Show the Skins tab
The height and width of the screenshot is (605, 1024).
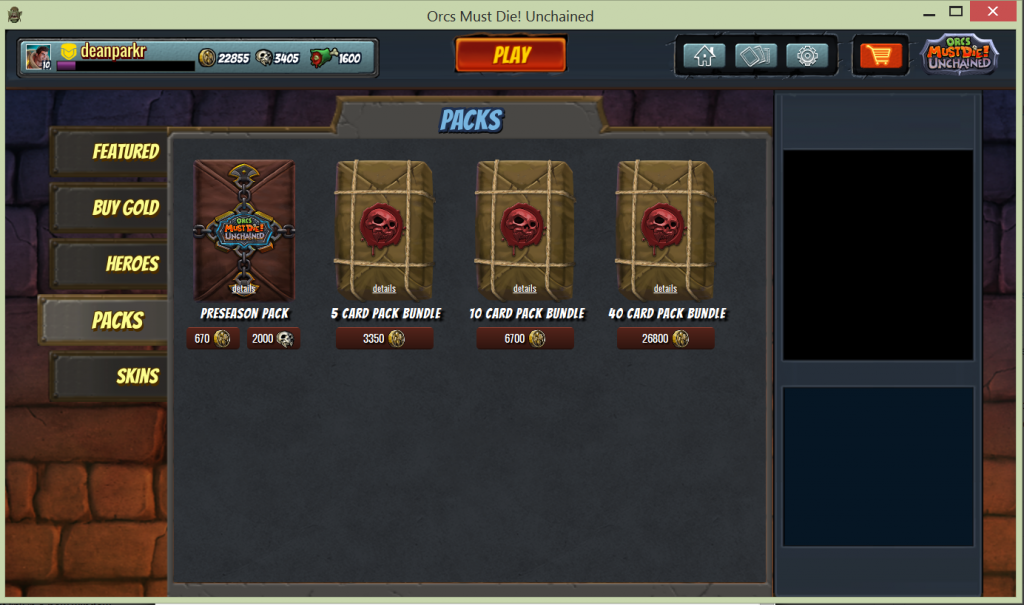(112, 376)
